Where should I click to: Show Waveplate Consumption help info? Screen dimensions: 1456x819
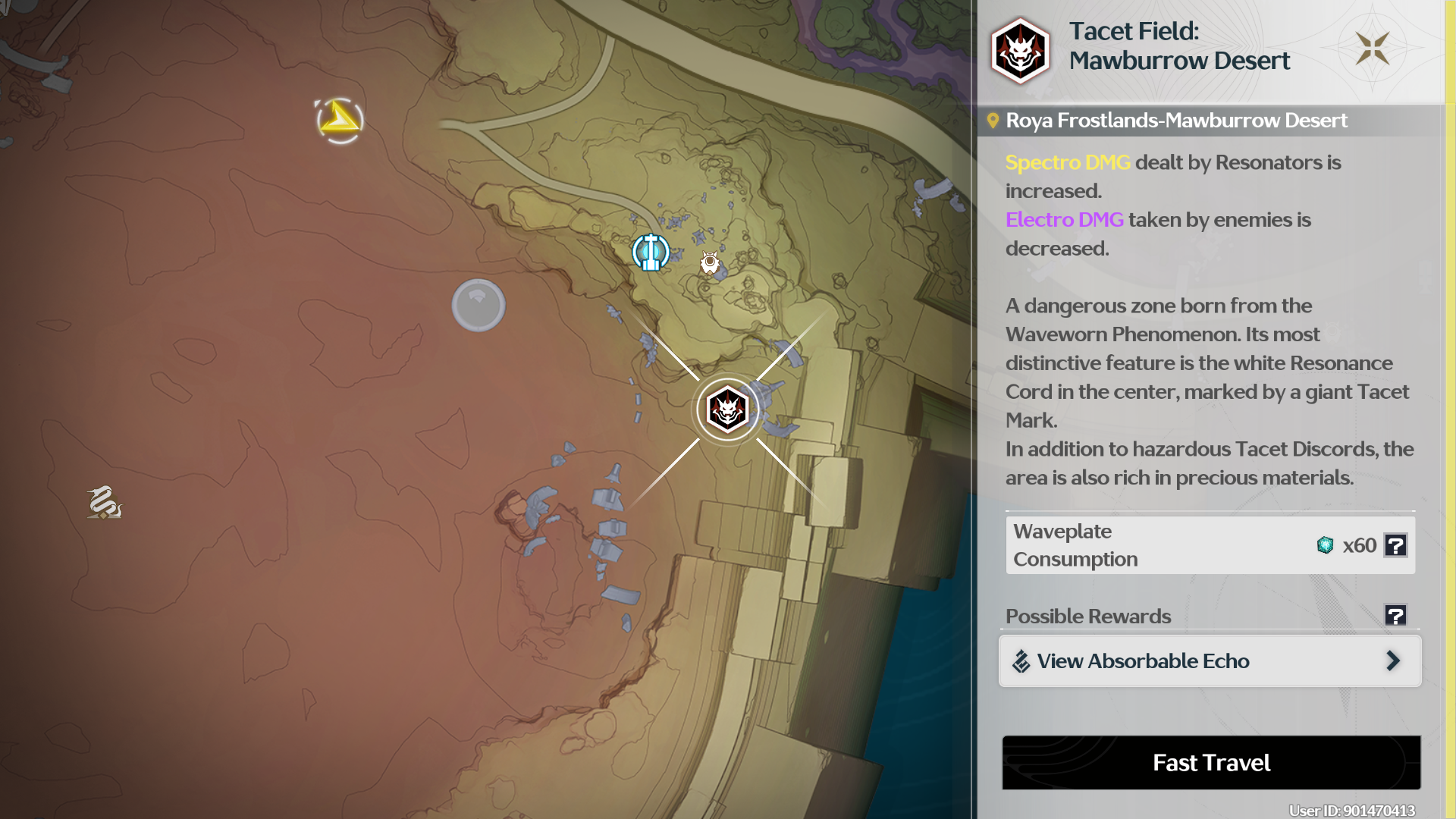click(1395, 545)
